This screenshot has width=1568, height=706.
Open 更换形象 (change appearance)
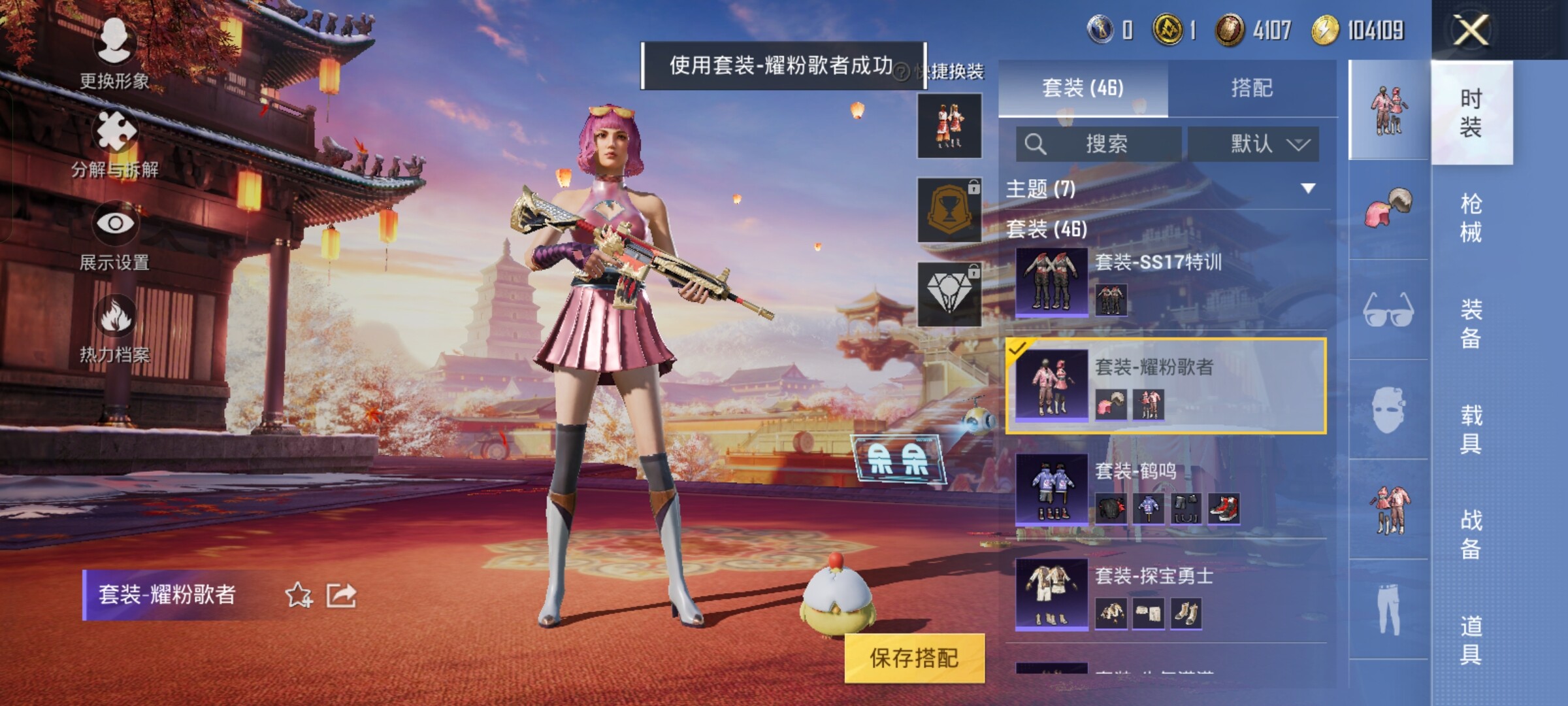pyautogui.click(x=115, y=54)
